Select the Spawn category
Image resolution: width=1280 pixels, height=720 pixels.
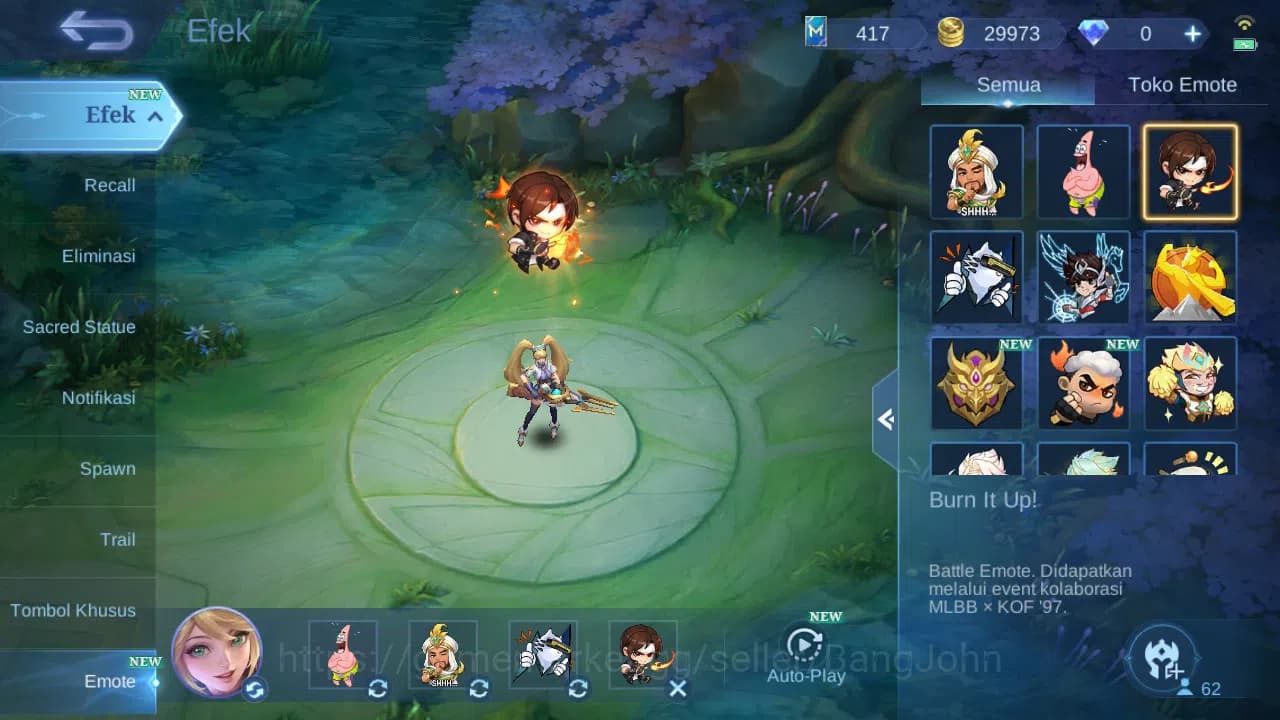point(108,468)
